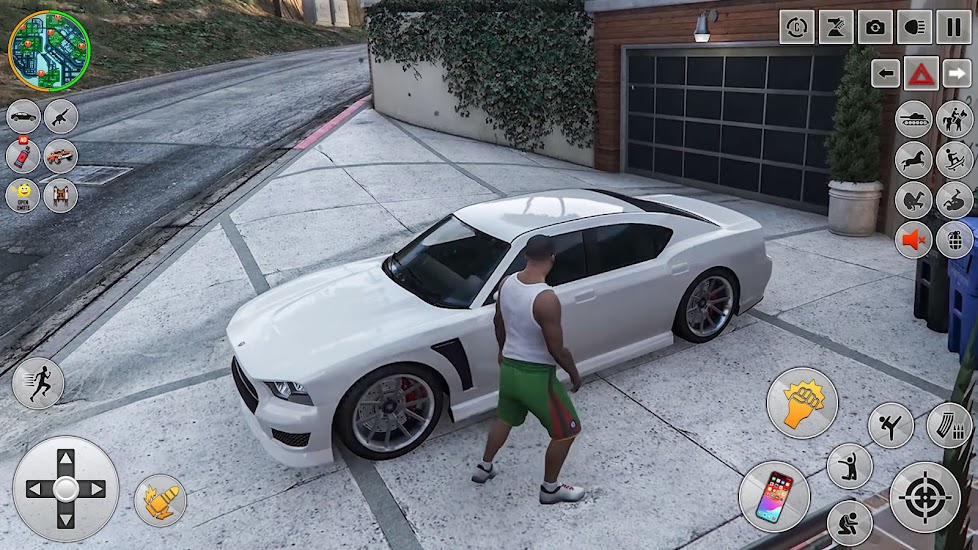Open the smartphone

click(x=774, y=496)
